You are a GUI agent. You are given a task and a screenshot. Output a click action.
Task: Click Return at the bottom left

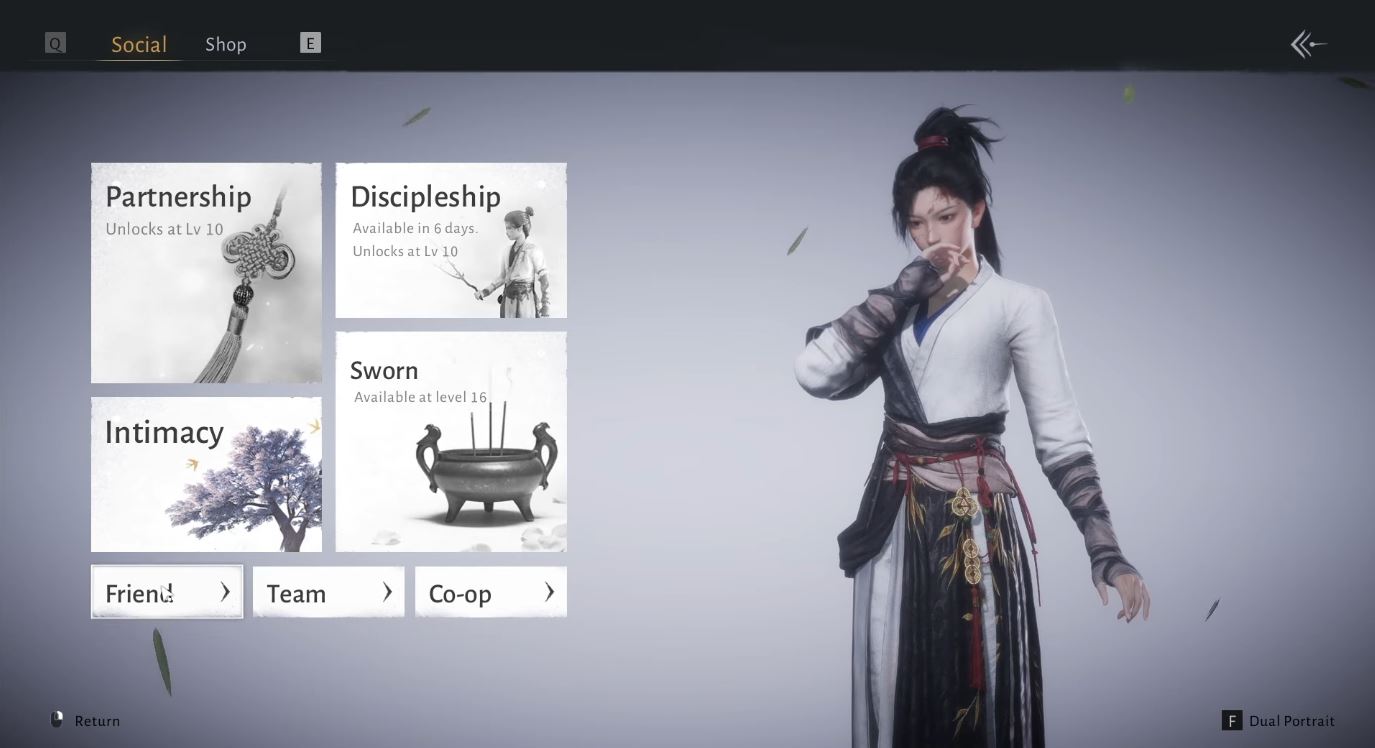[x=96, y=720]
